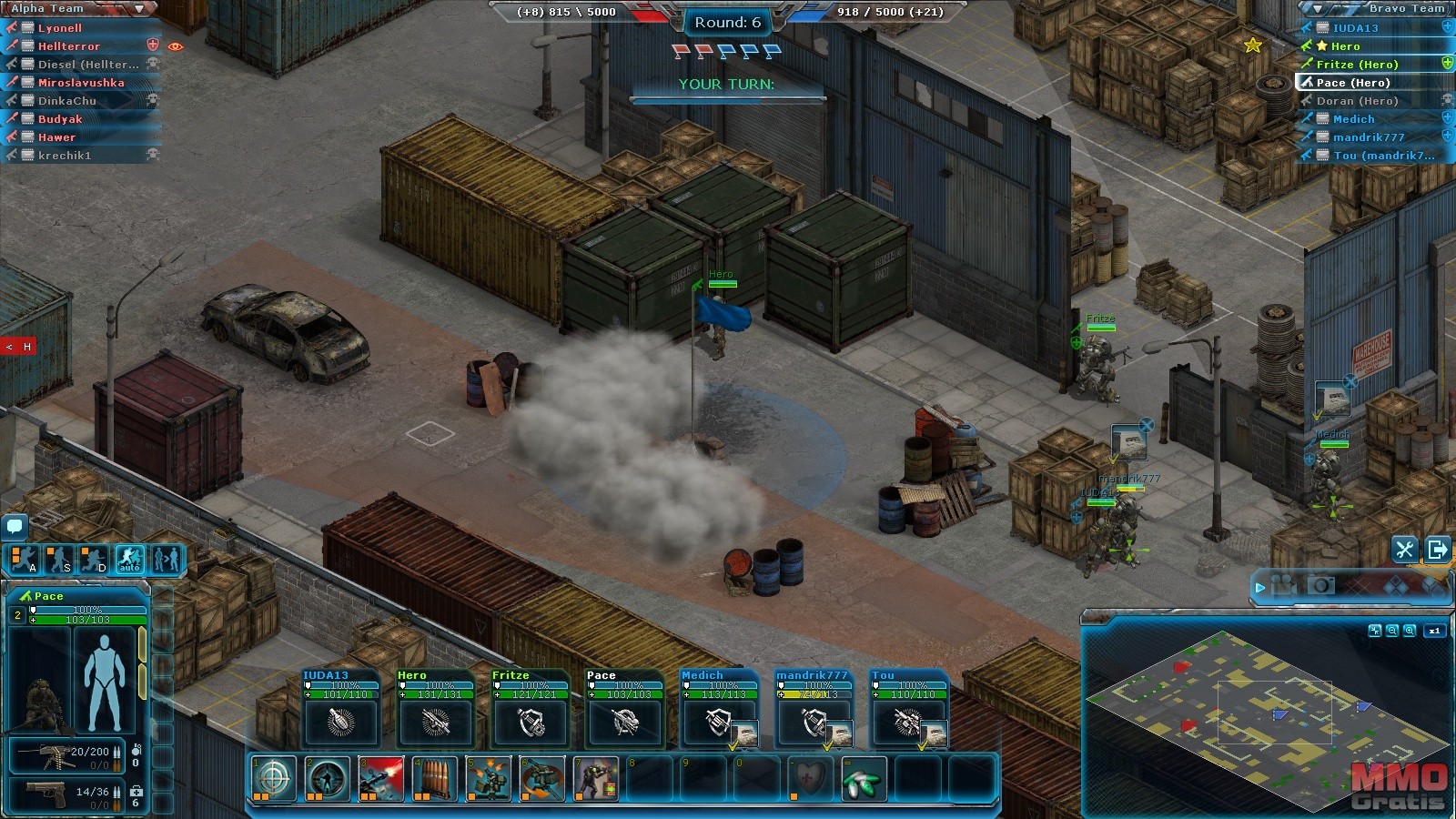
Task: Select Hellterror in the Alpha Team list
Action: click(x=69, y=46)
